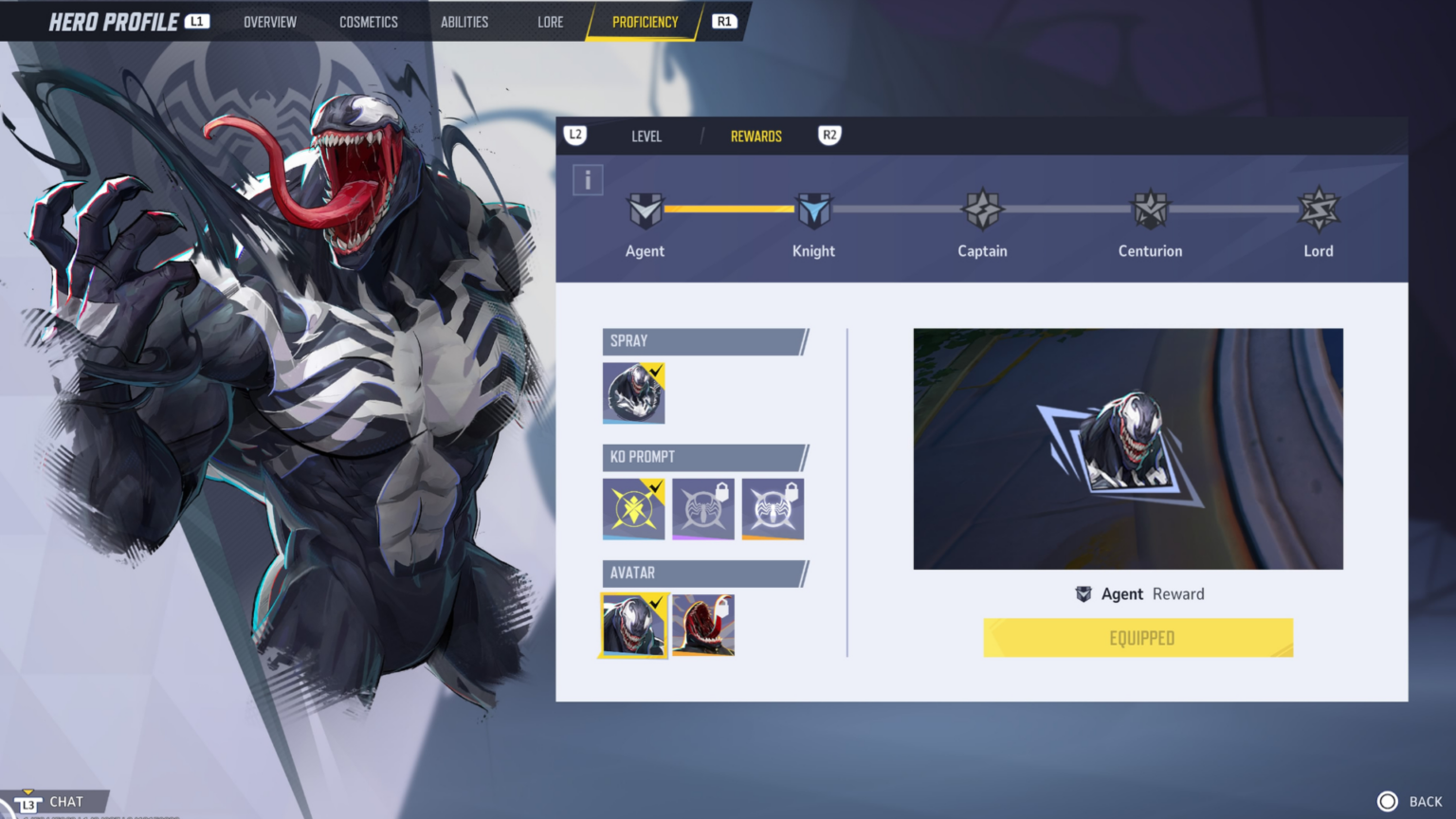Switch to the Overview tab
1456x819 pixels.
click(270, 22)
